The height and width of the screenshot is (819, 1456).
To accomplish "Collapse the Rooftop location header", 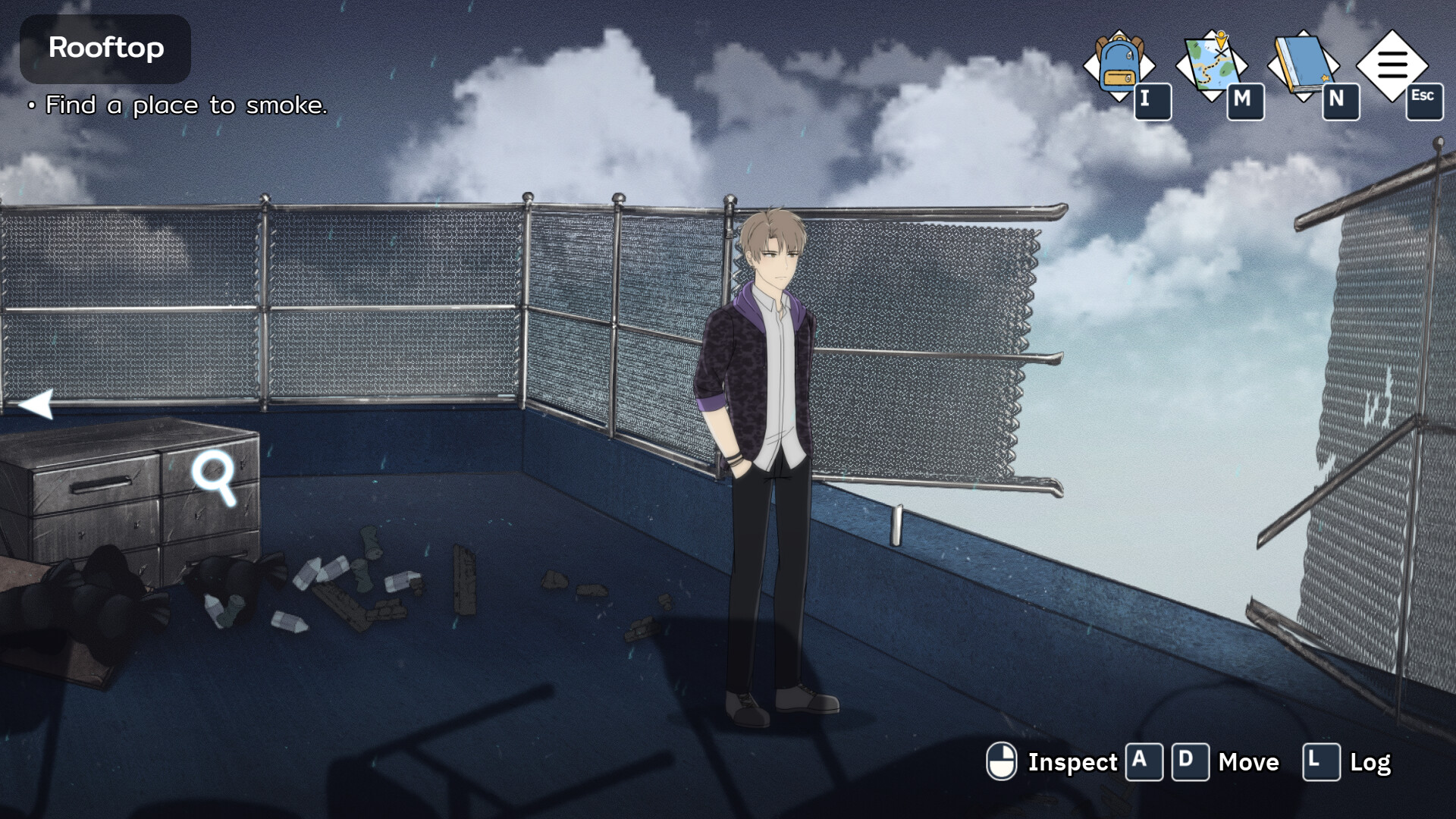I will click(x=105, y=49).
